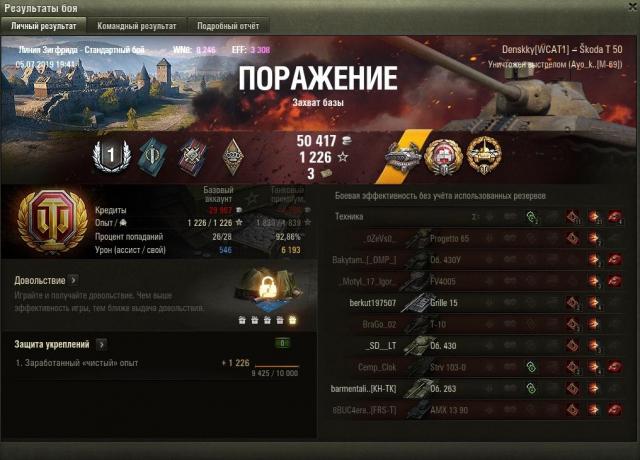Switch to the Личный результат tab
The image size is (640, 460).
(43, 25)
